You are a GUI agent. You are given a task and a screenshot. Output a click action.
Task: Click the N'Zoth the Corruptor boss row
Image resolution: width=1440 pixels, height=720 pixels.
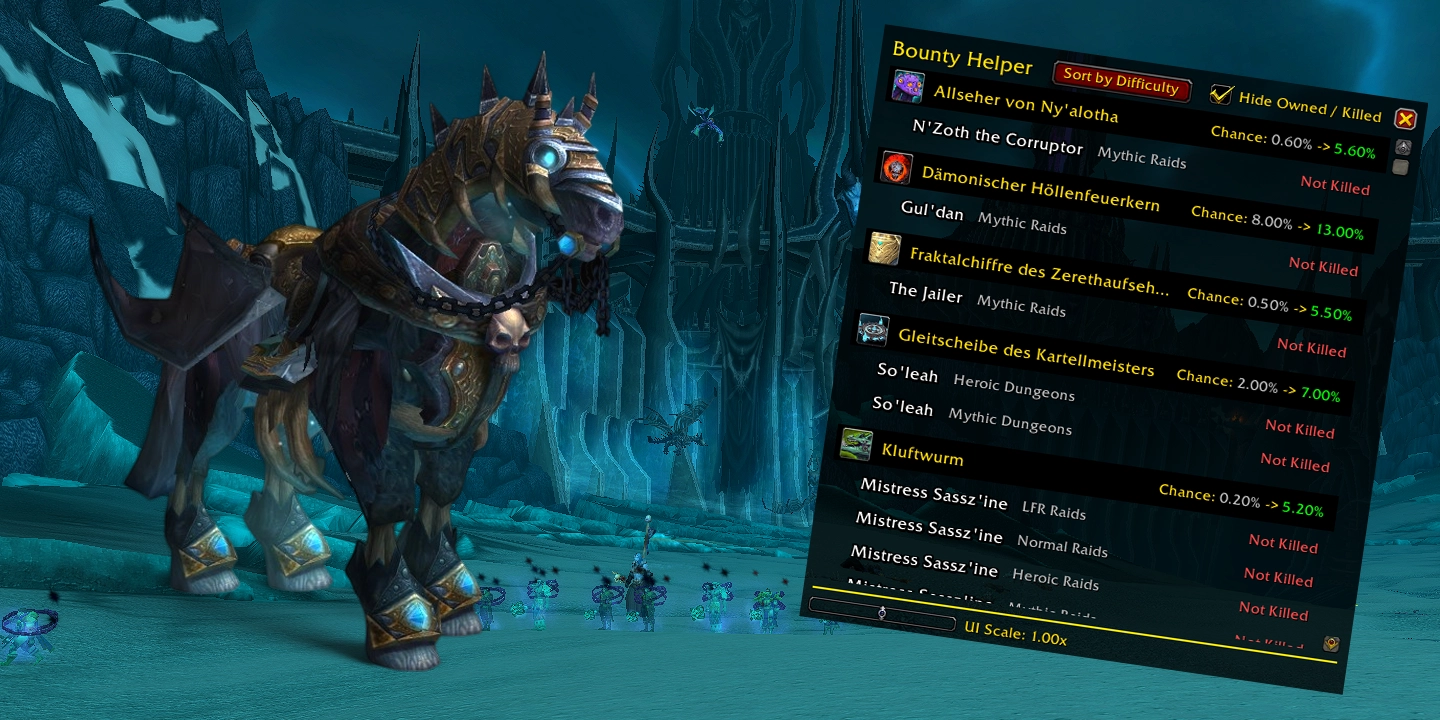coord(998,139)
